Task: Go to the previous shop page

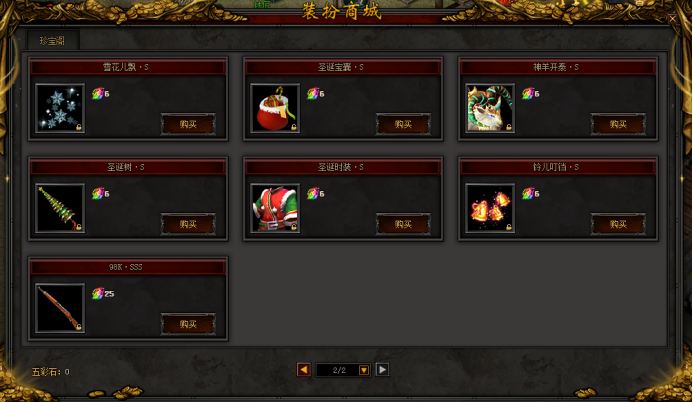Action: pyautogui.click(x=303, y=369)
